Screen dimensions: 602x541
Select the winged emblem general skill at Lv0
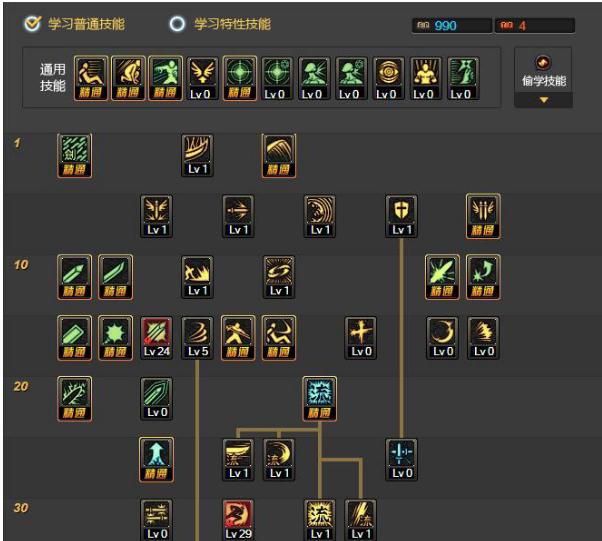[x=199, y=73]
